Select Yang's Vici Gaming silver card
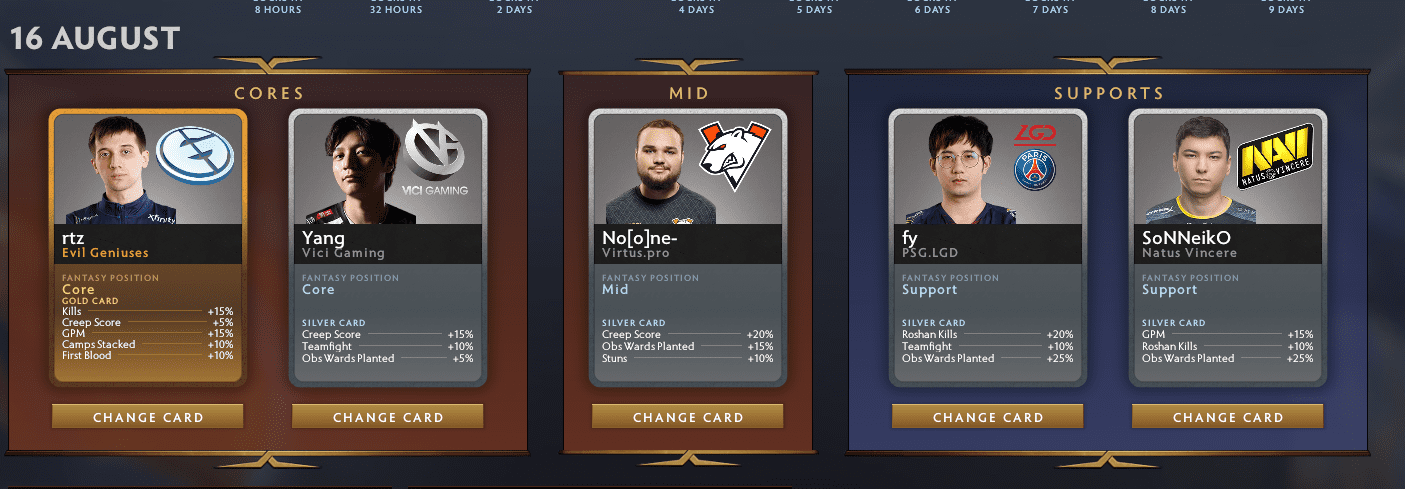The width and height of the screenshot is (1405, 489). pos(388,247)
